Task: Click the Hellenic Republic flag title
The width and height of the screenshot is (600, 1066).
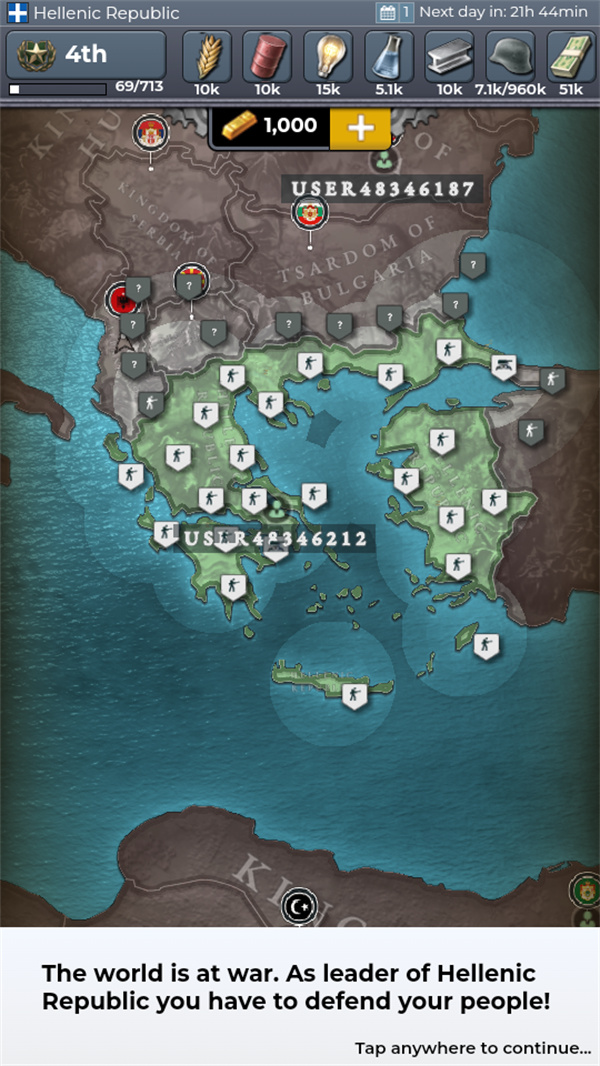Action: click(94, 13)
